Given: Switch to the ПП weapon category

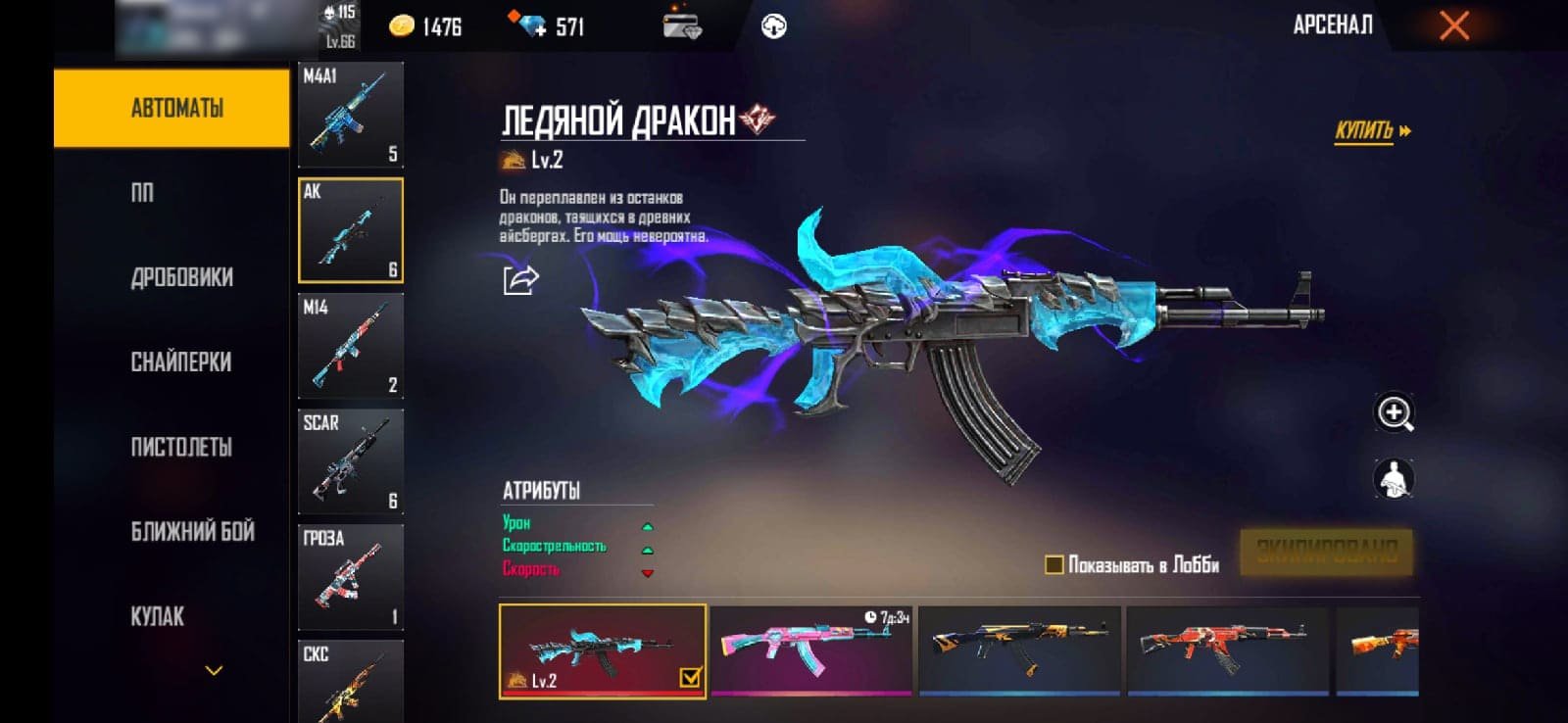Looking at the screenshot, I should click(143, 193).
